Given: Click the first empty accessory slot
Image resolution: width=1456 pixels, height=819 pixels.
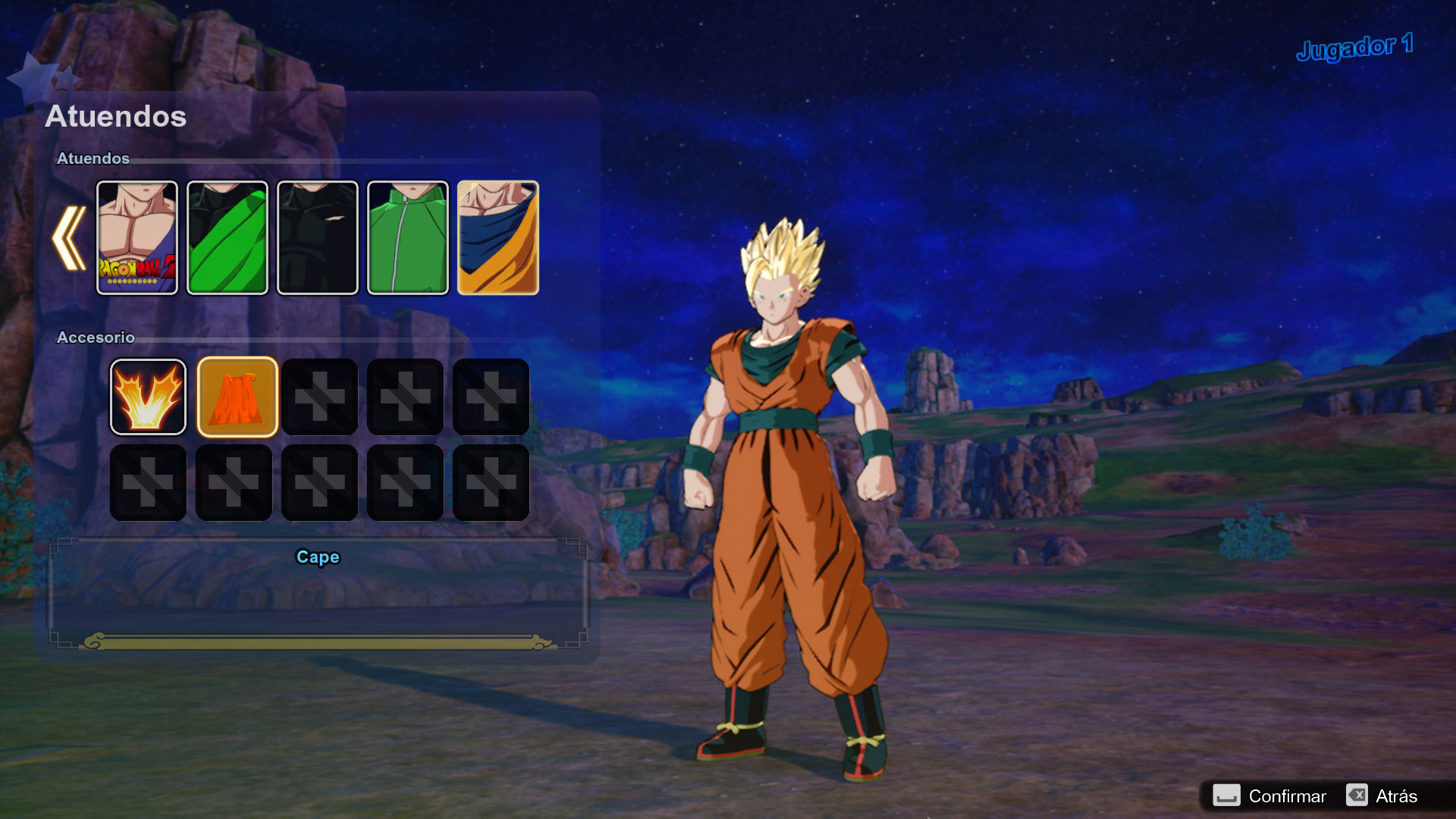Looking at the screenshot, I should [x=319, y=397].
